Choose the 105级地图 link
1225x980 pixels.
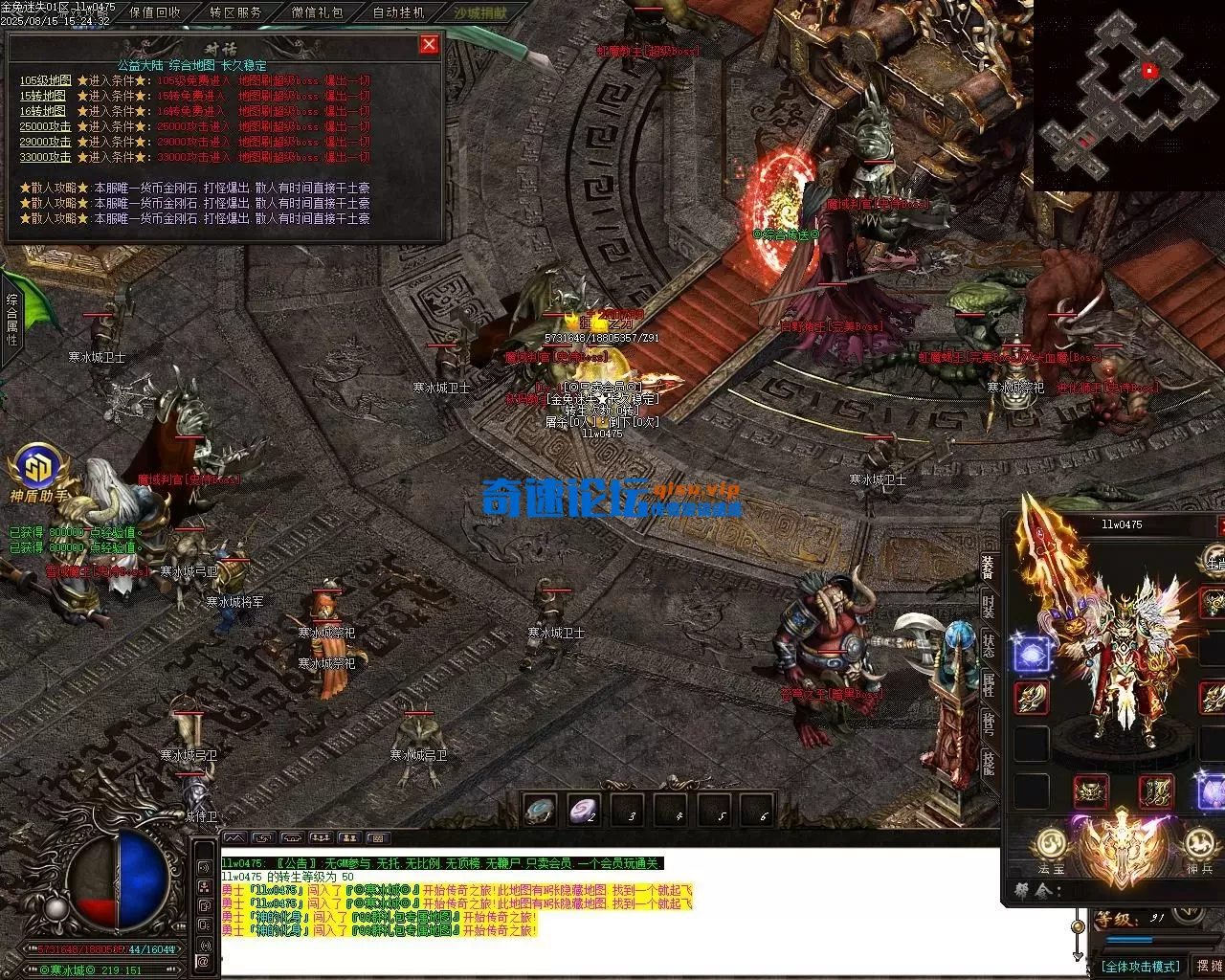[45, 80]
